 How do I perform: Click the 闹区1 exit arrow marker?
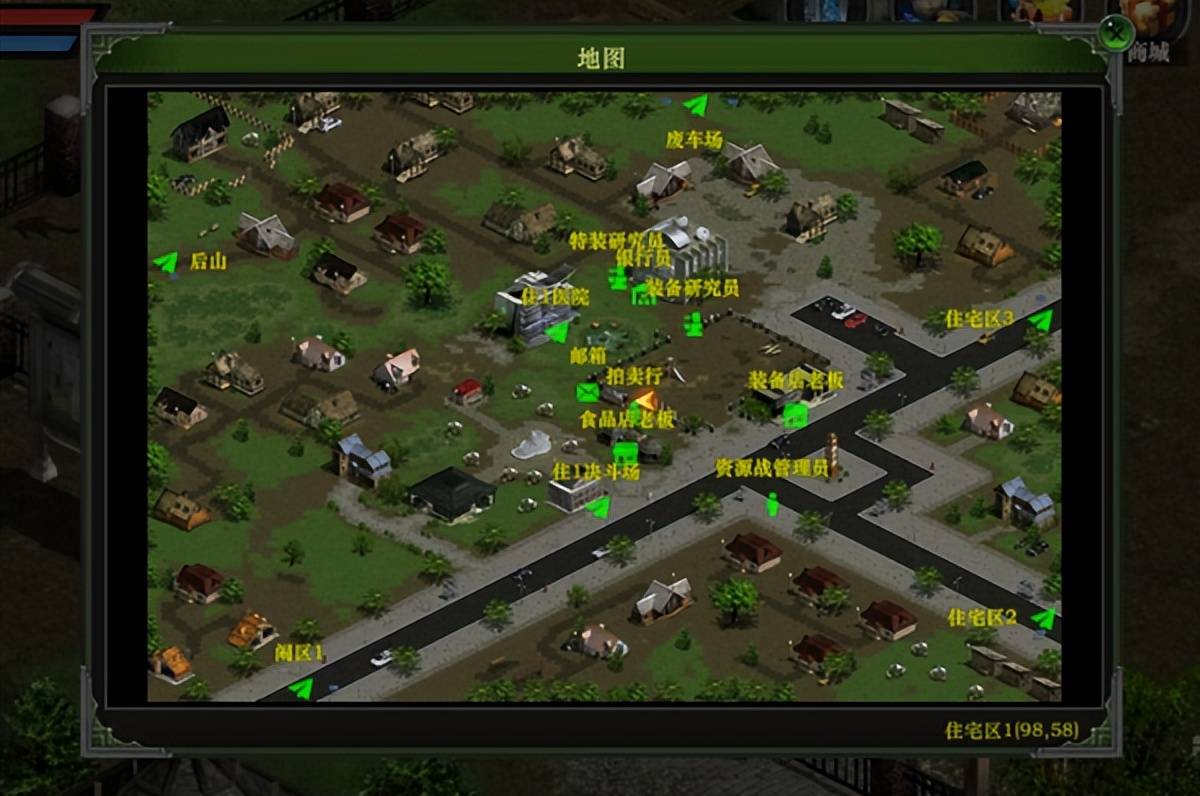(300, 688)
